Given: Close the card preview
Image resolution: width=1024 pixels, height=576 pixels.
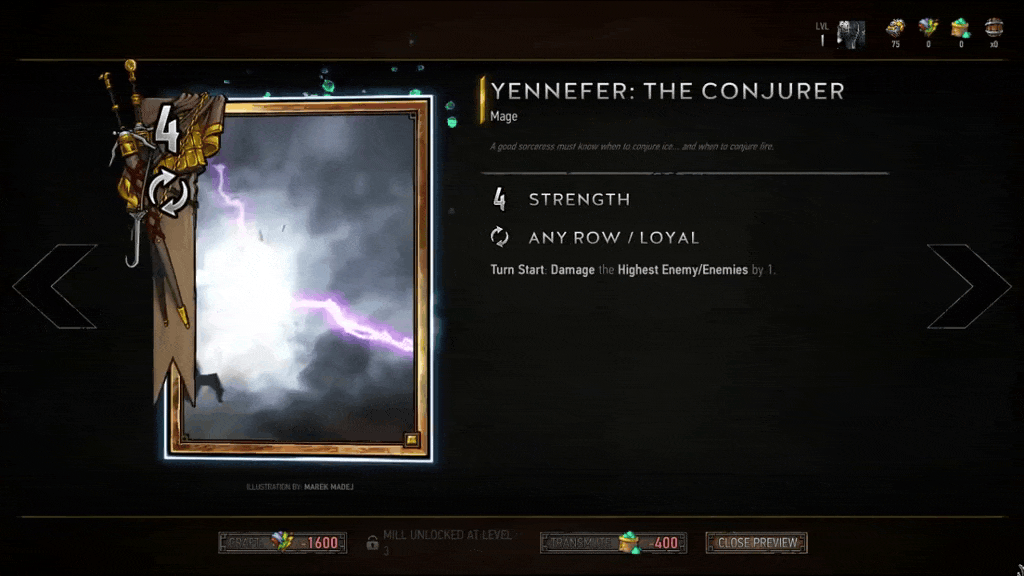Looking at the screenshot, I should [x=756, y=543].
